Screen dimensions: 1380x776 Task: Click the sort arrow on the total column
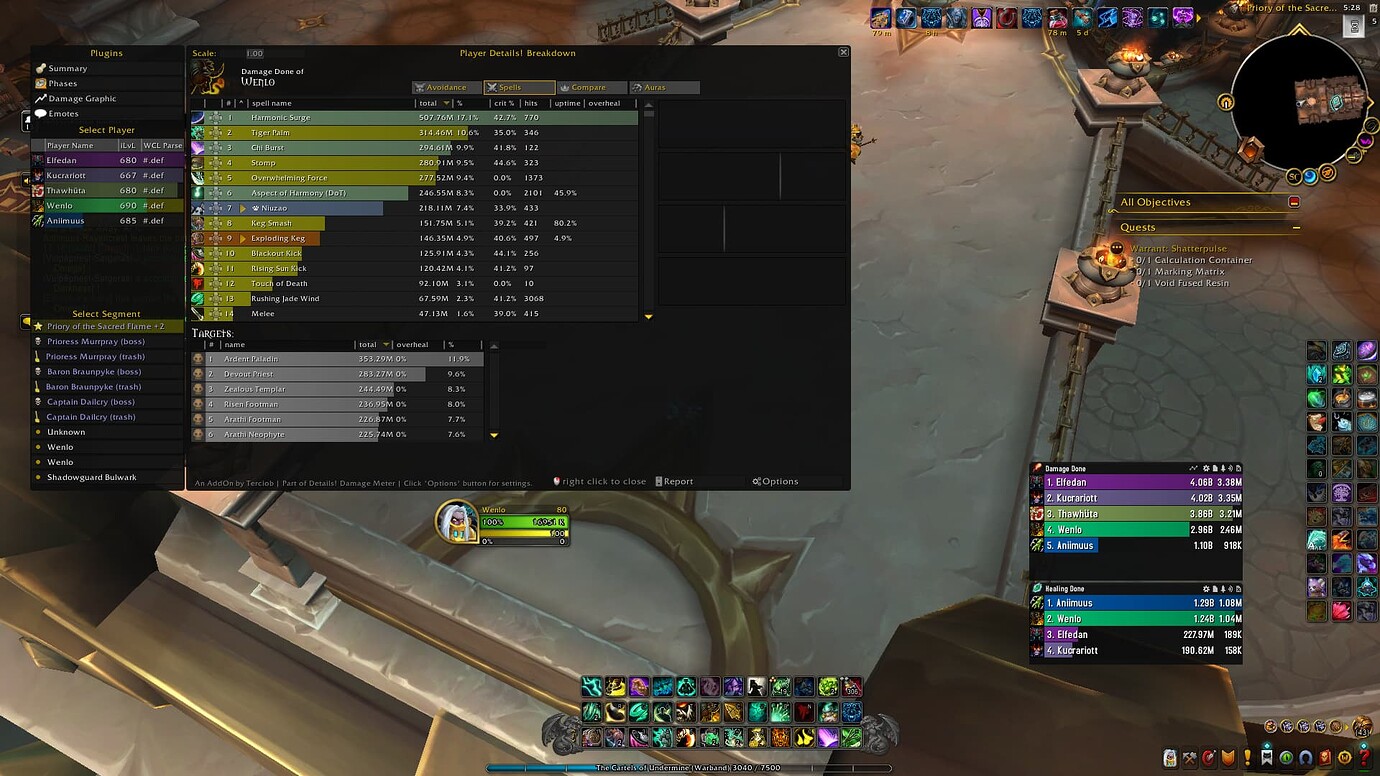tap(447, 103)
